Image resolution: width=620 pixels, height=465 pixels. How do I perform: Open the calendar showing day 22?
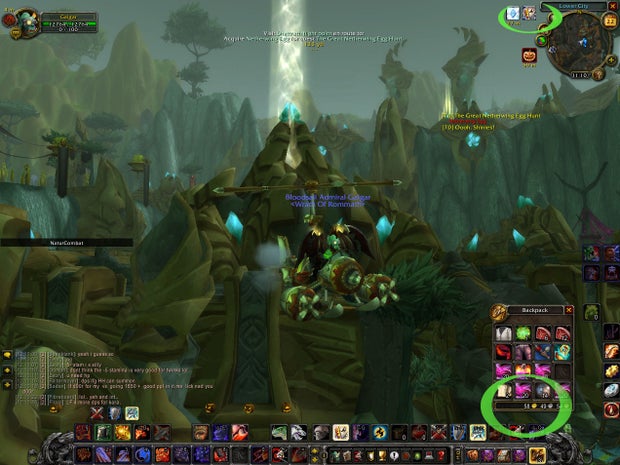click(x=610, y=22)
